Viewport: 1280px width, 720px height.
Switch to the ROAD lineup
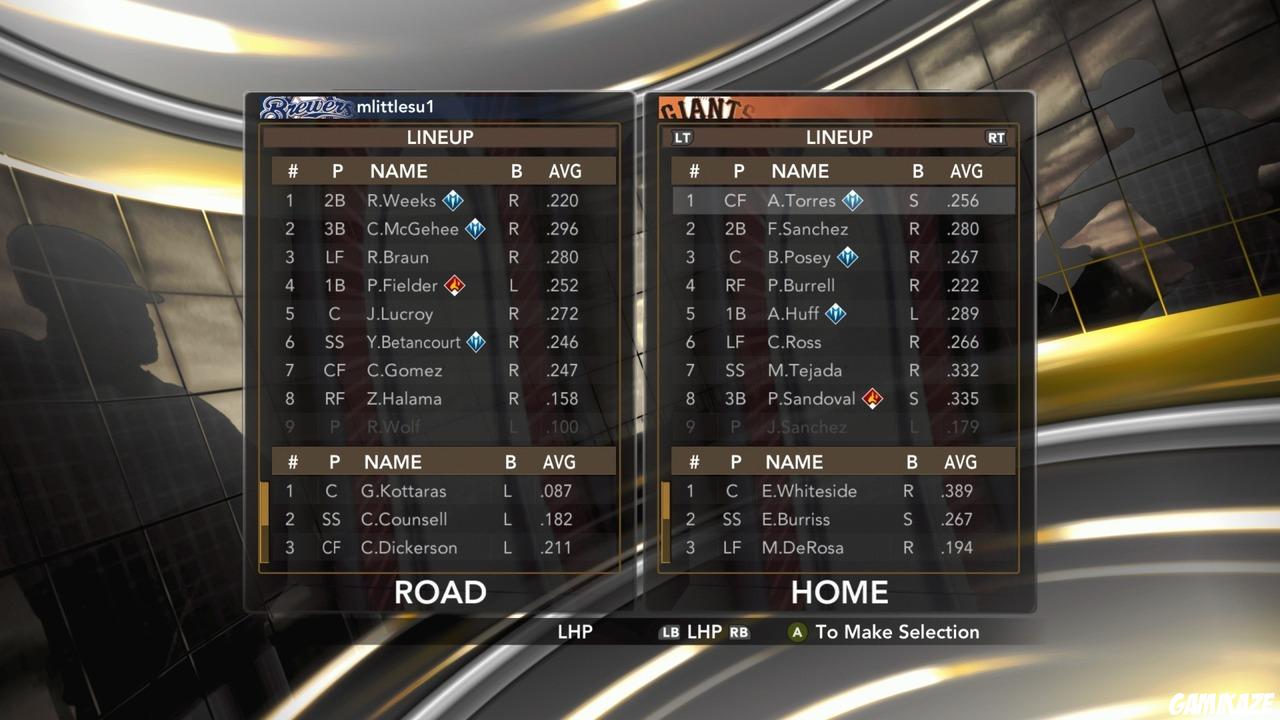[439, 592]
